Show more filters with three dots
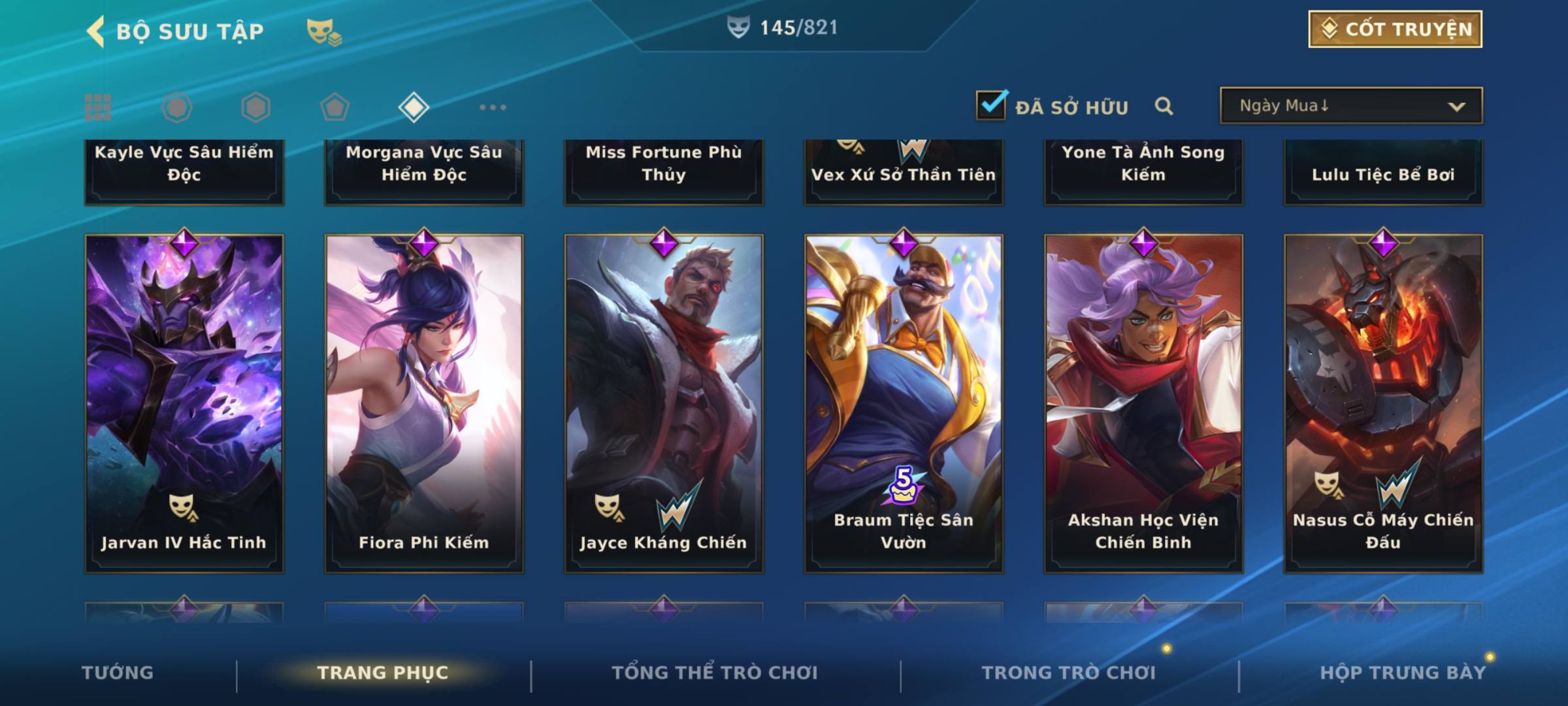Image resolution: width=1568 pixels, height=706 pixels. tap(493, 107)
